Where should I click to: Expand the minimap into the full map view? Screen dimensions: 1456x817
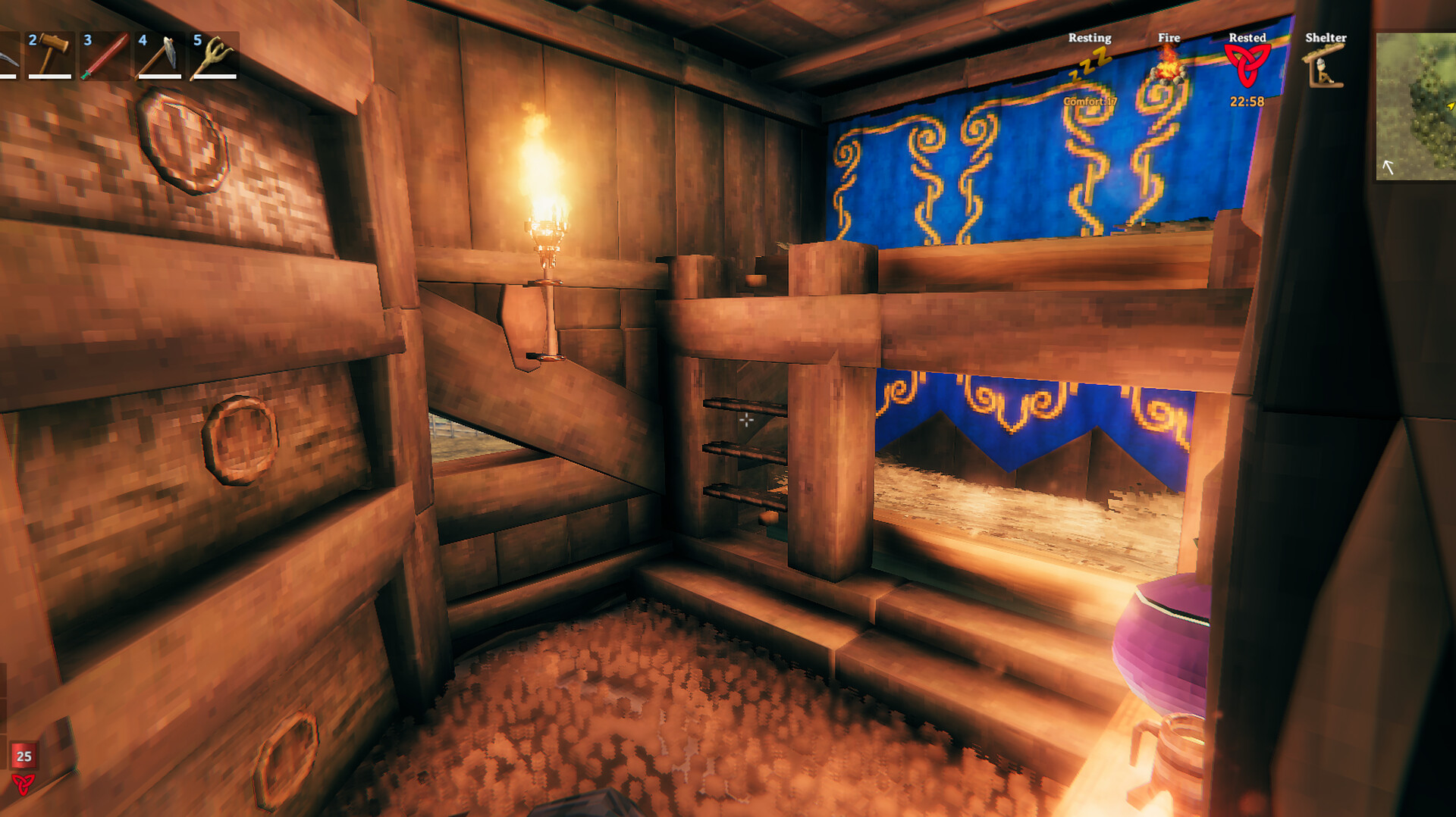point(1417,106)
